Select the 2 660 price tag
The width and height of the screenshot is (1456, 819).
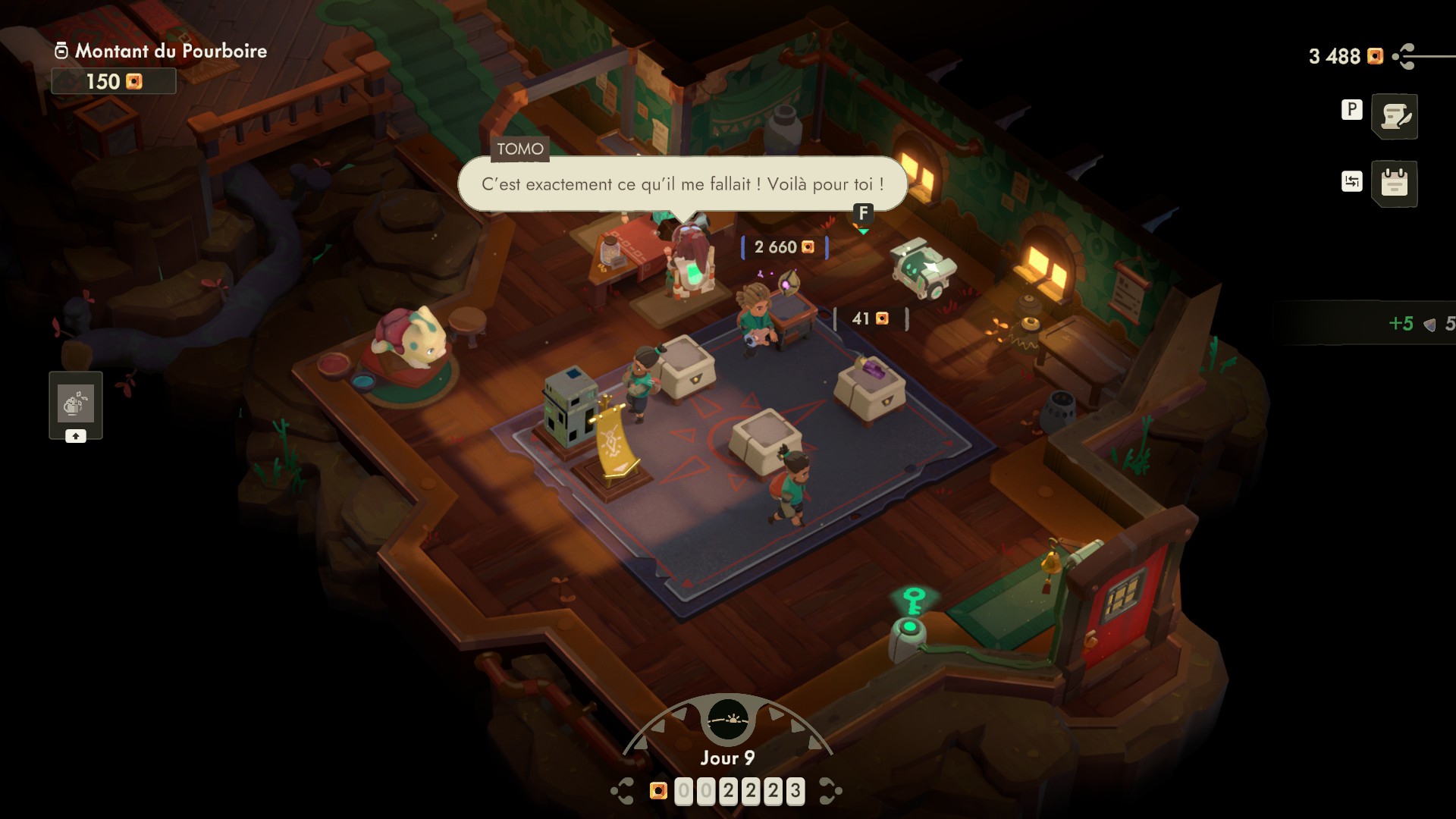click(784, 247)
